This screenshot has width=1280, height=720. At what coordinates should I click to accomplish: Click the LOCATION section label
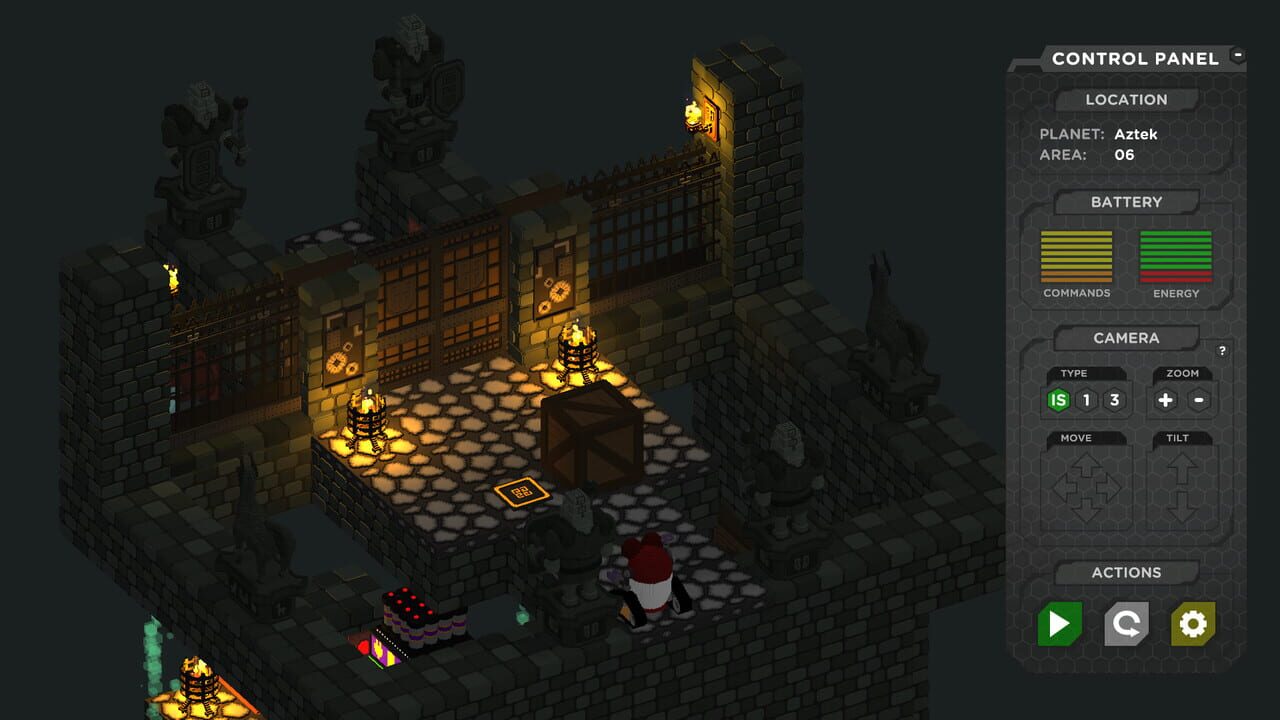point(1128,99)
